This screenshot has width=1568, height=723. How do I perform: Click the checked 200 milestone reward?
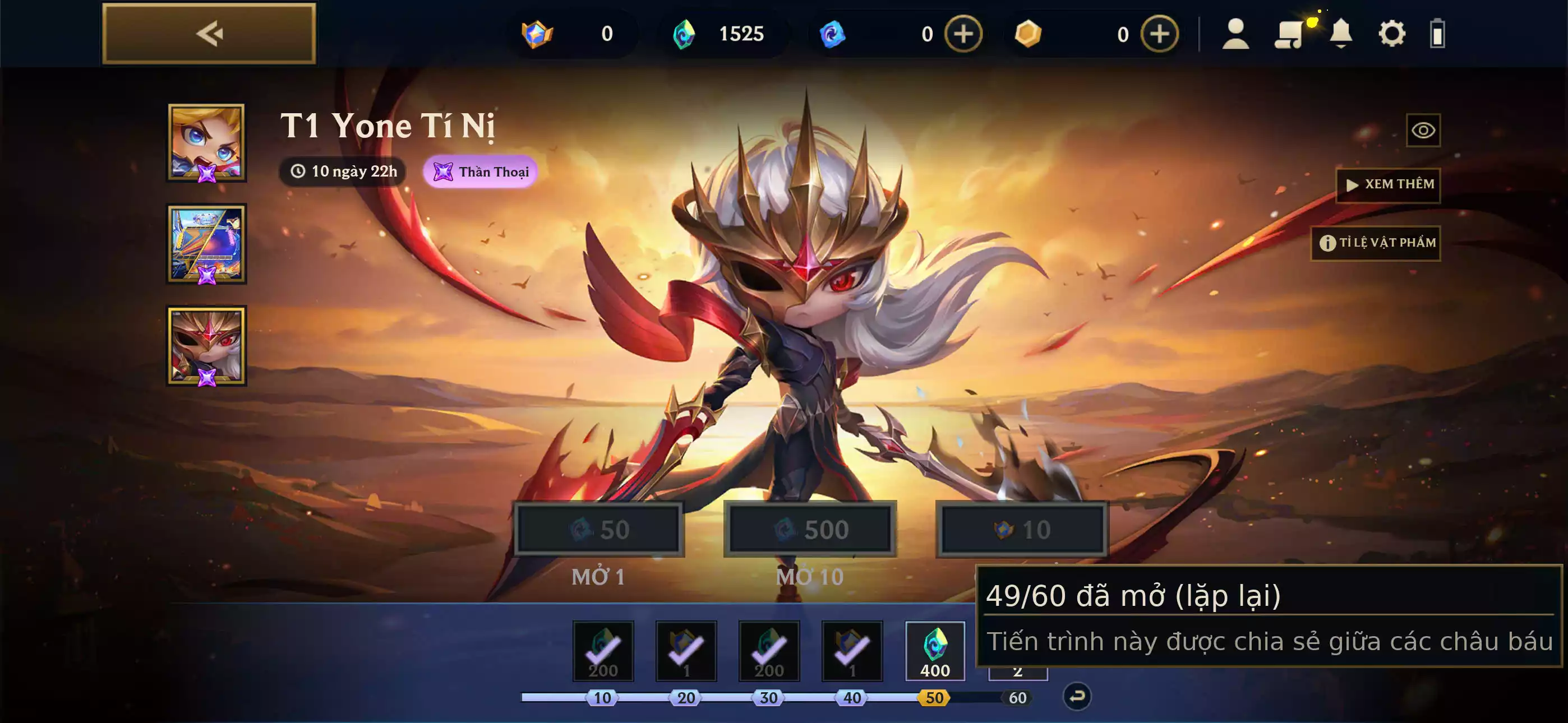[x=604, y=651]
